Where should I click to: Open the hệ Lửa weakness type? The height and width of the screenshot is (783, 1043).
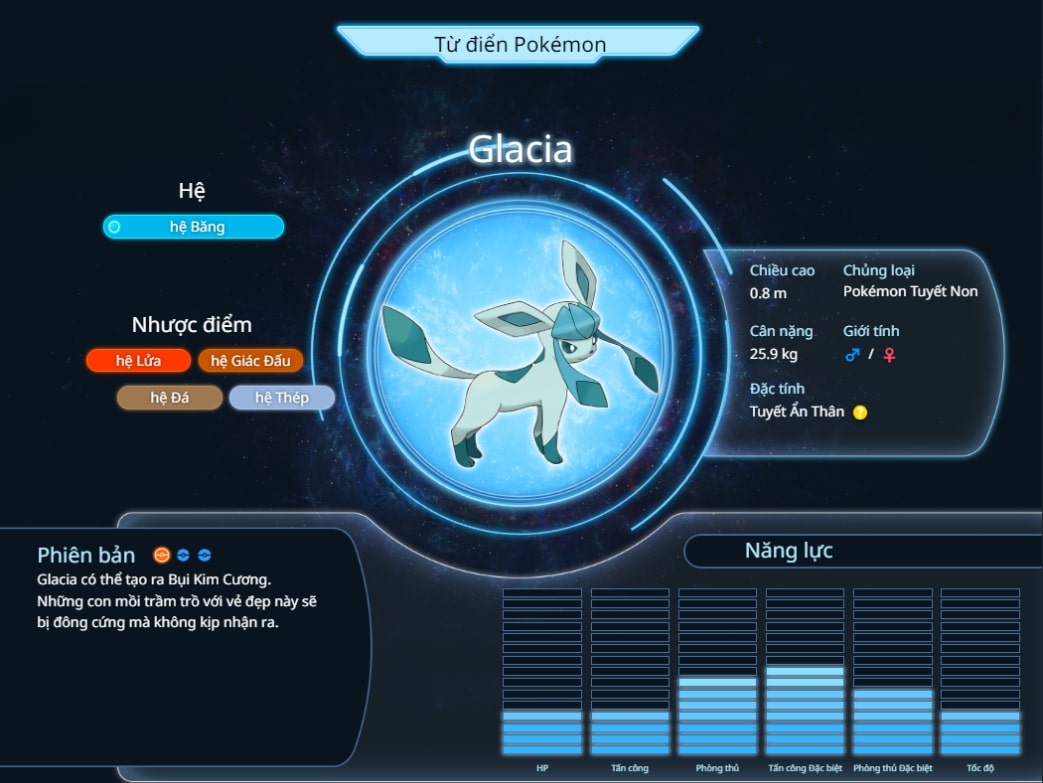[138, 361]
